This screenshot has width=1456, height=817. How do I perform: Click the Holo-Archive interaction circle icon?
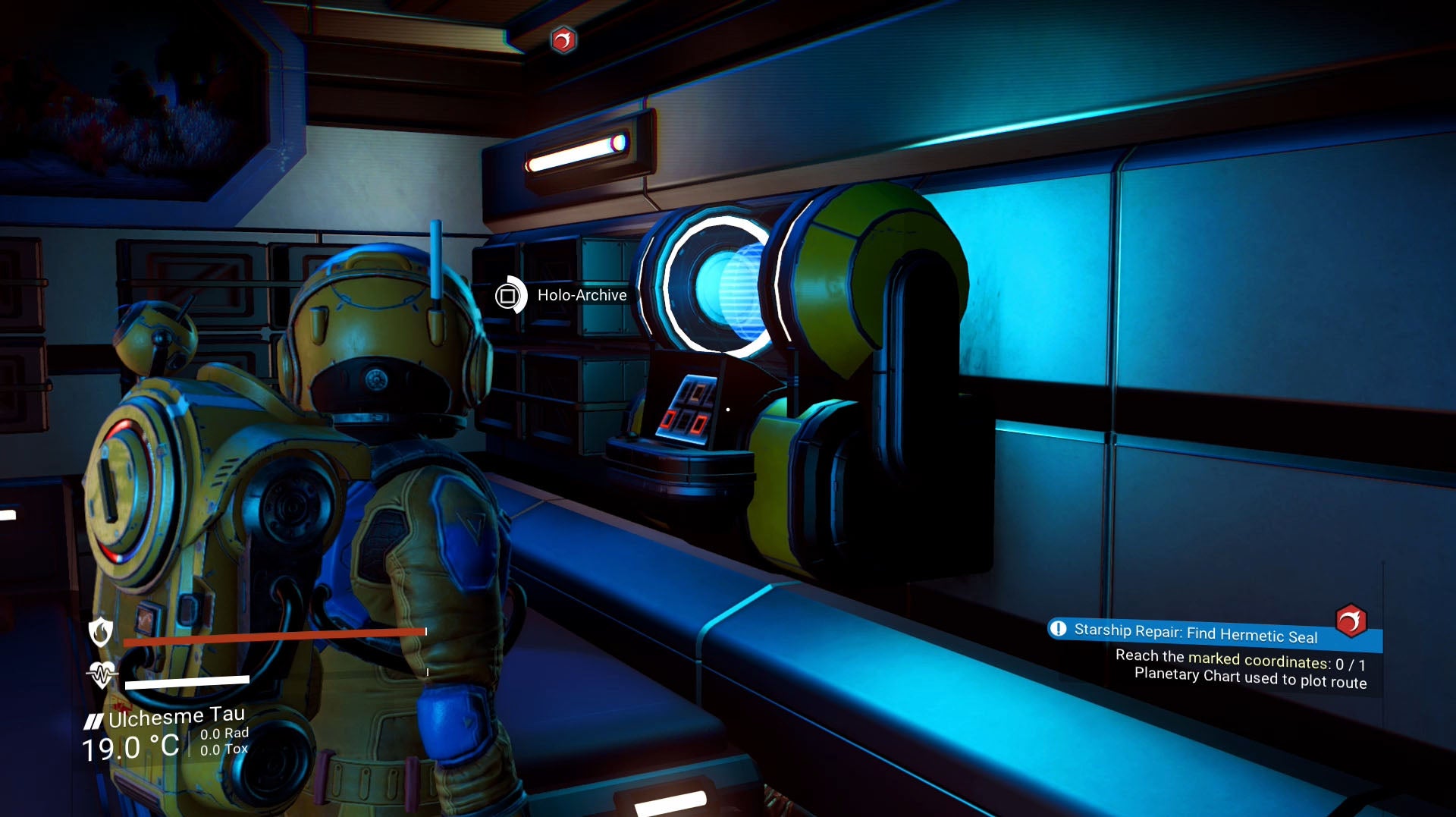[510, 296]
